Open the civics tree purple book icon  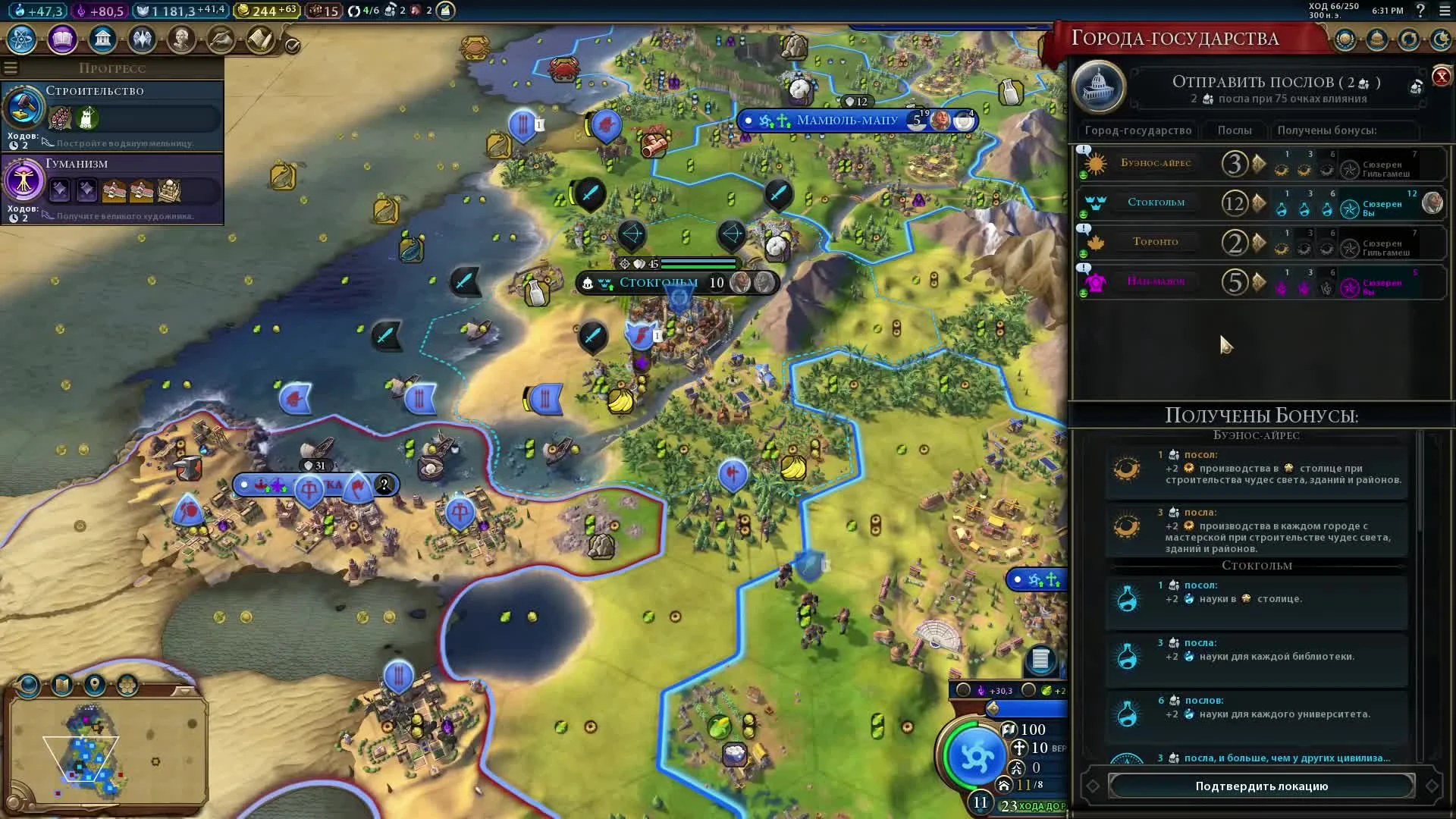(61, 39)
